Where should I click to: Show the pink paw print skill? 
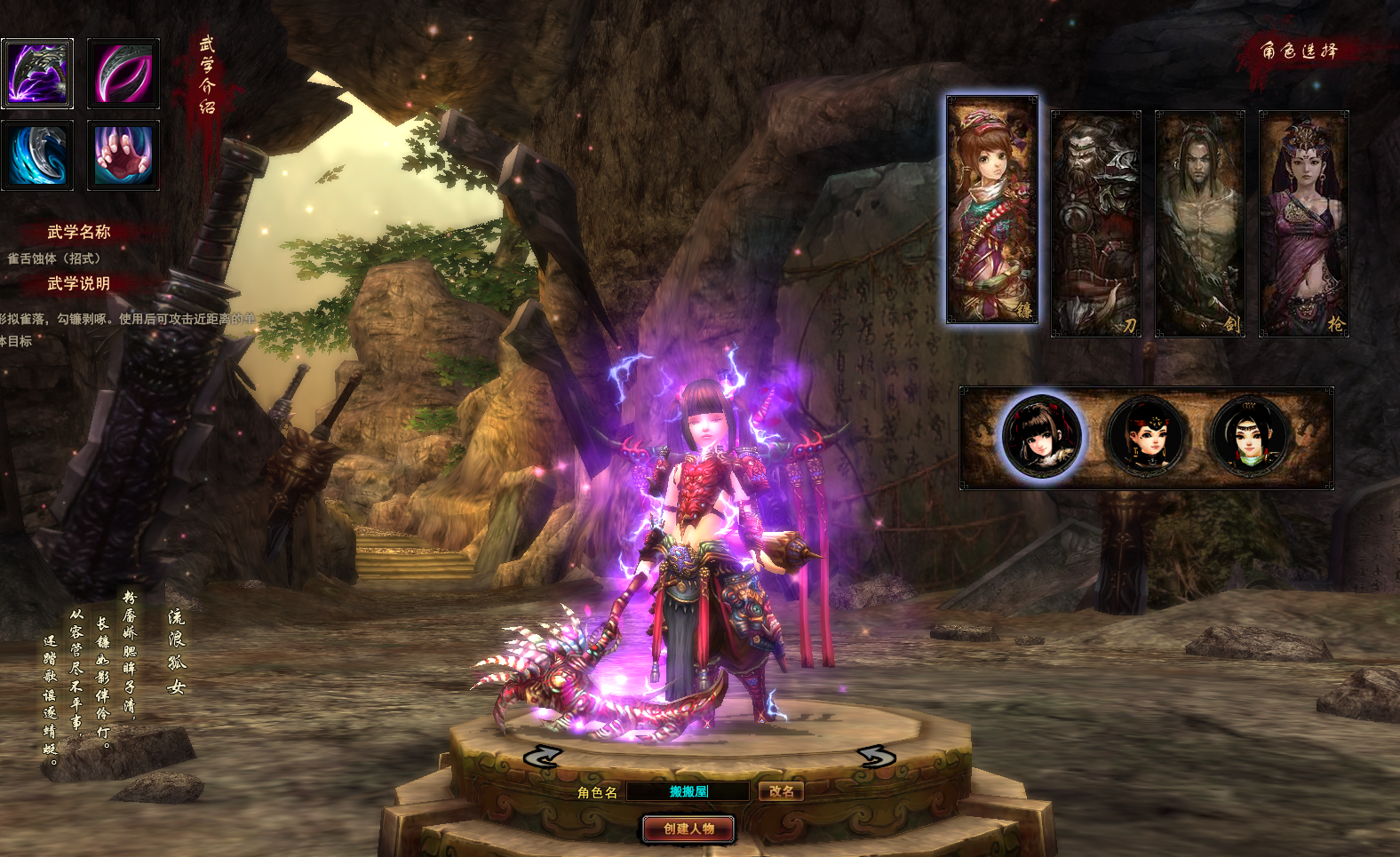[x=123, y=155]
